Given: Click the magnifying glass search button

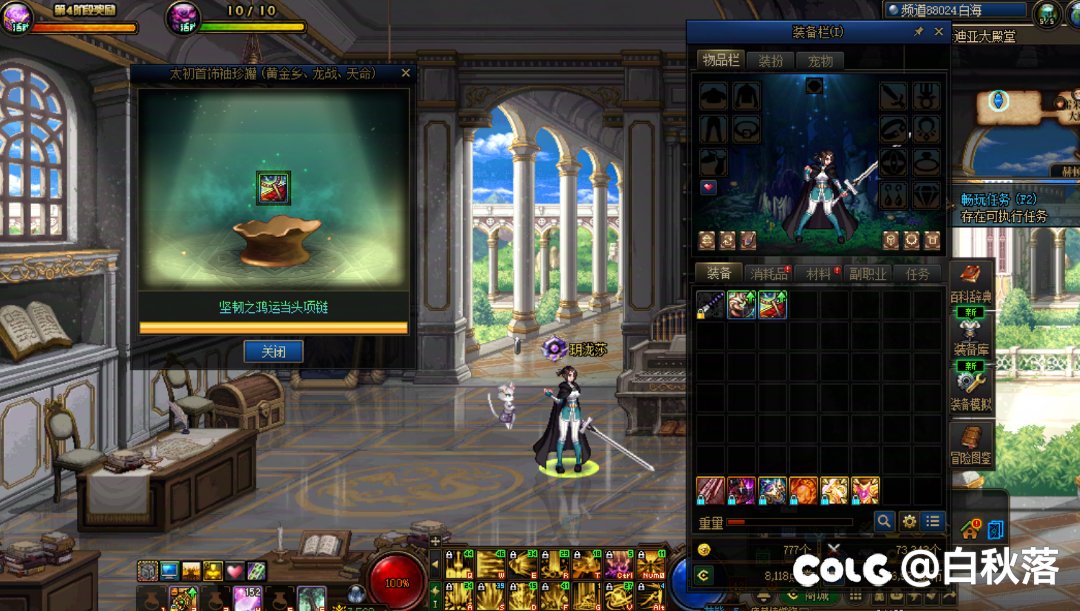Looking at the screenshot, I should (884, 521).
